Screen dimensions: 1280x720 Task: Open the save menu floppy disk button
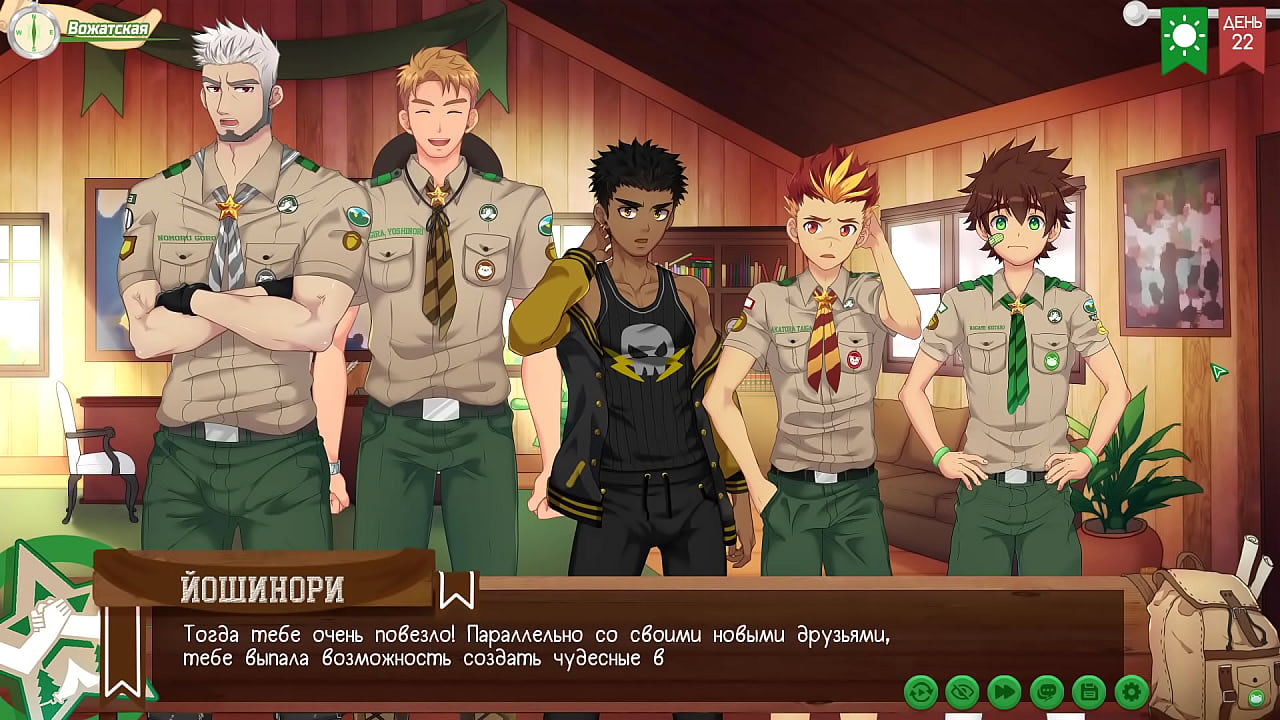click(1088, 691)
